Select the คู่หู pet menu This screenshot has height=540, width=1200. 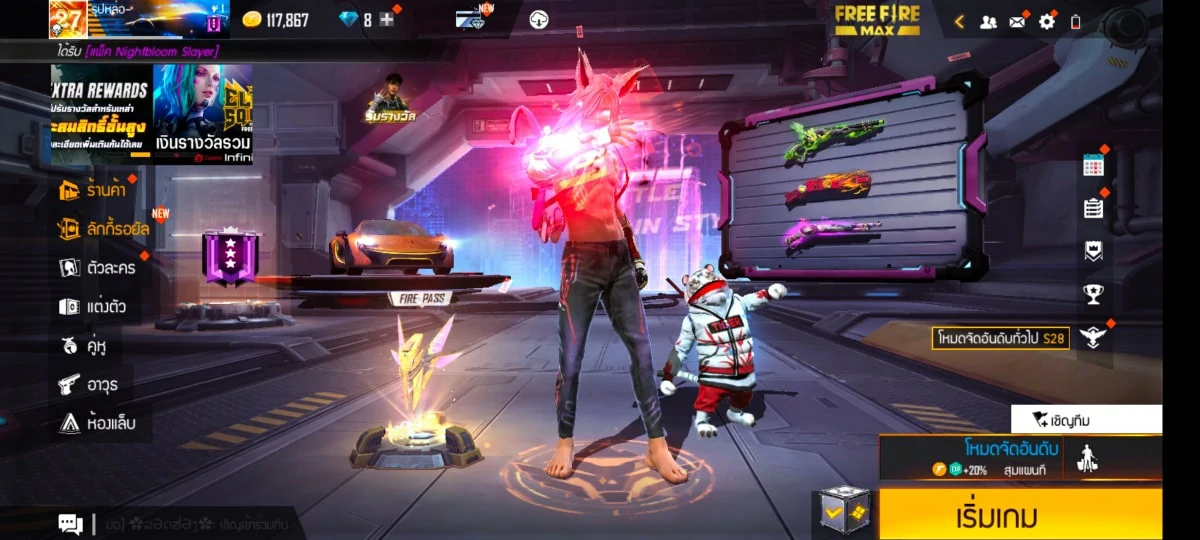tap(84, 346)
